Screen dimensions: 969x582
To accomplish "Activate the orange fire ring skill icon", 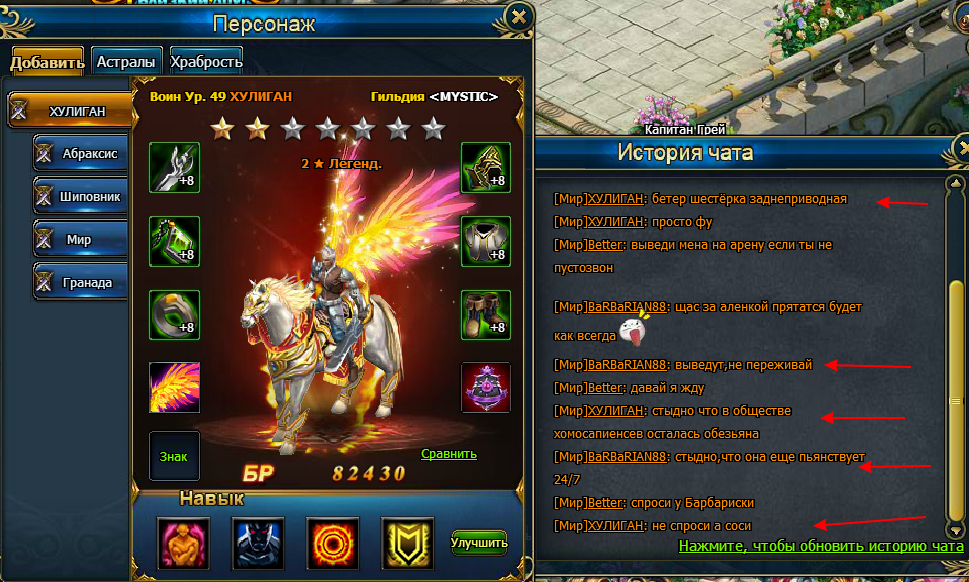I will click(x=332, y=542).
